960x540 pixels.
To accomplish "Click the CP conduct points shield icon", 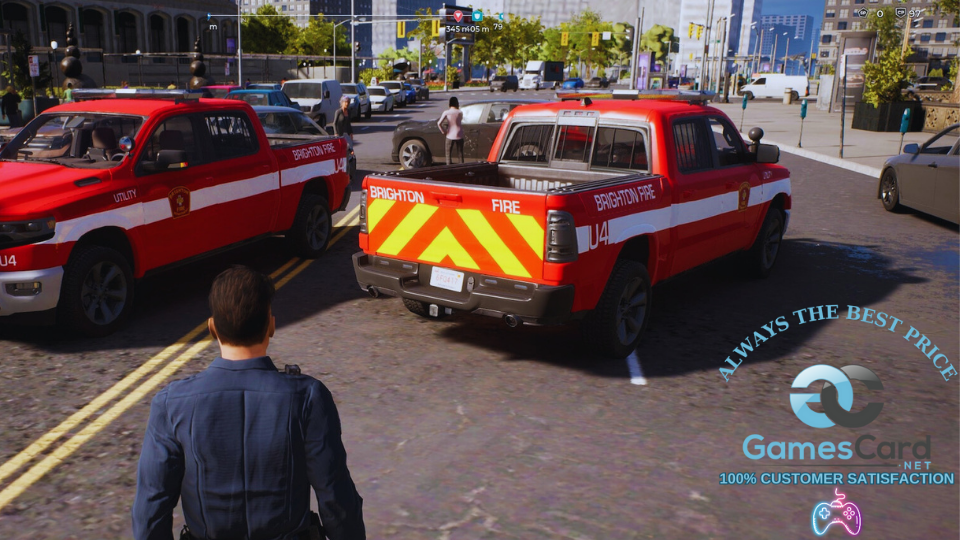I will [x=899, y=13].
